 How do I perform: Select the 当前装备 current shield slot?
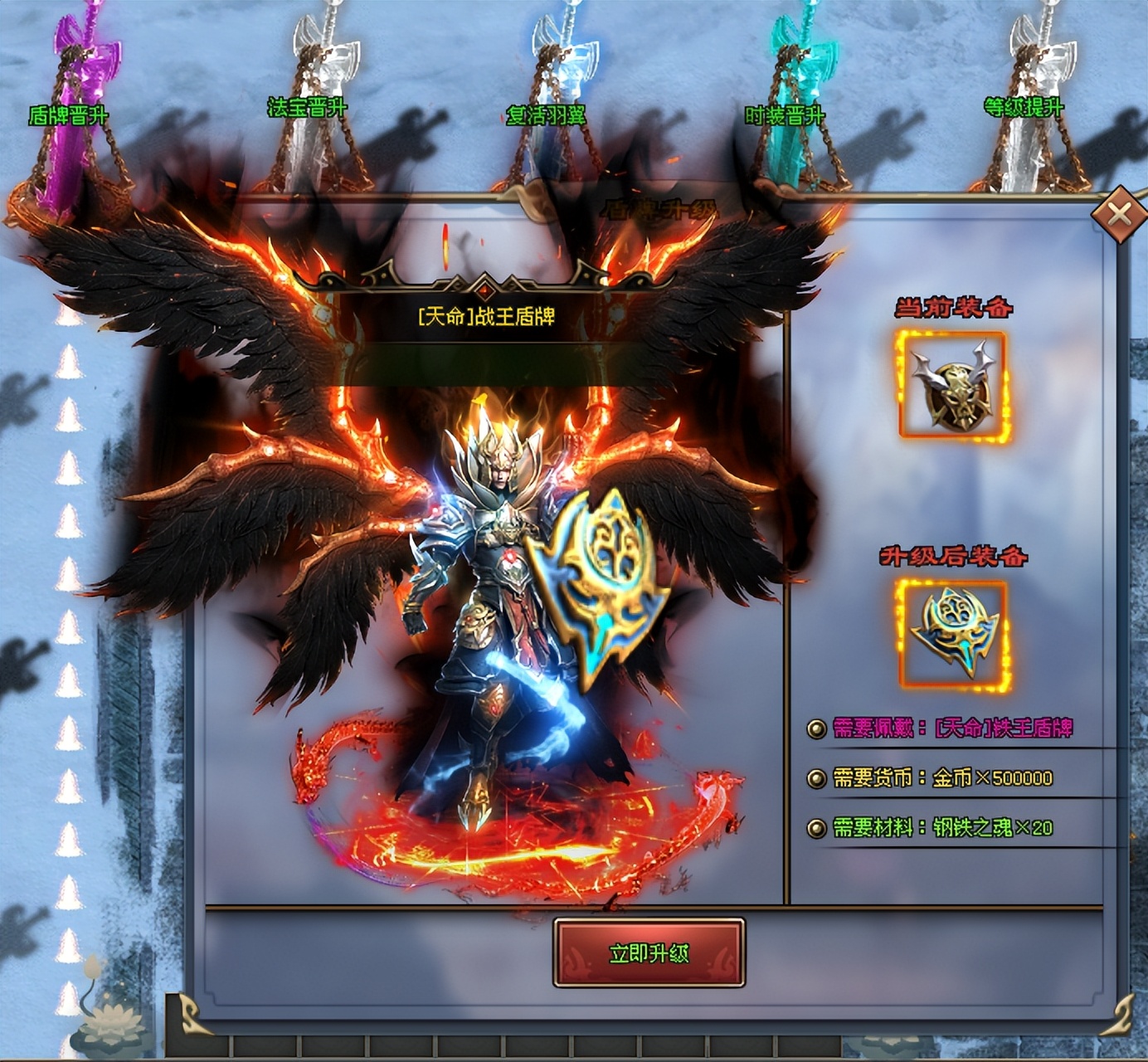click(x=953, y=385)
